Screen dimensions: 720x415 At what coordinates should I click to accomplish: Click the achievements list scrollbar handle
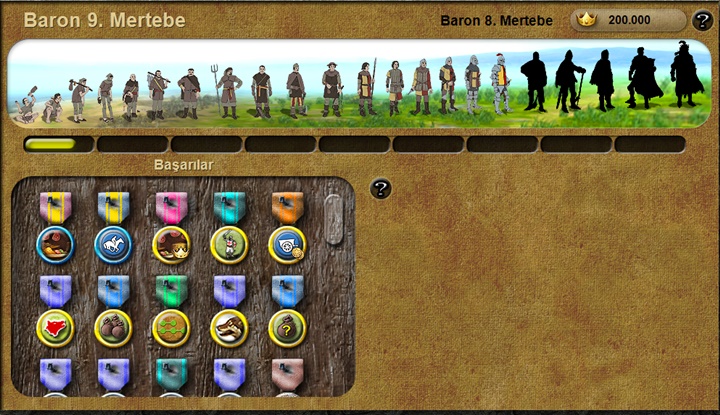click(333, 219)
